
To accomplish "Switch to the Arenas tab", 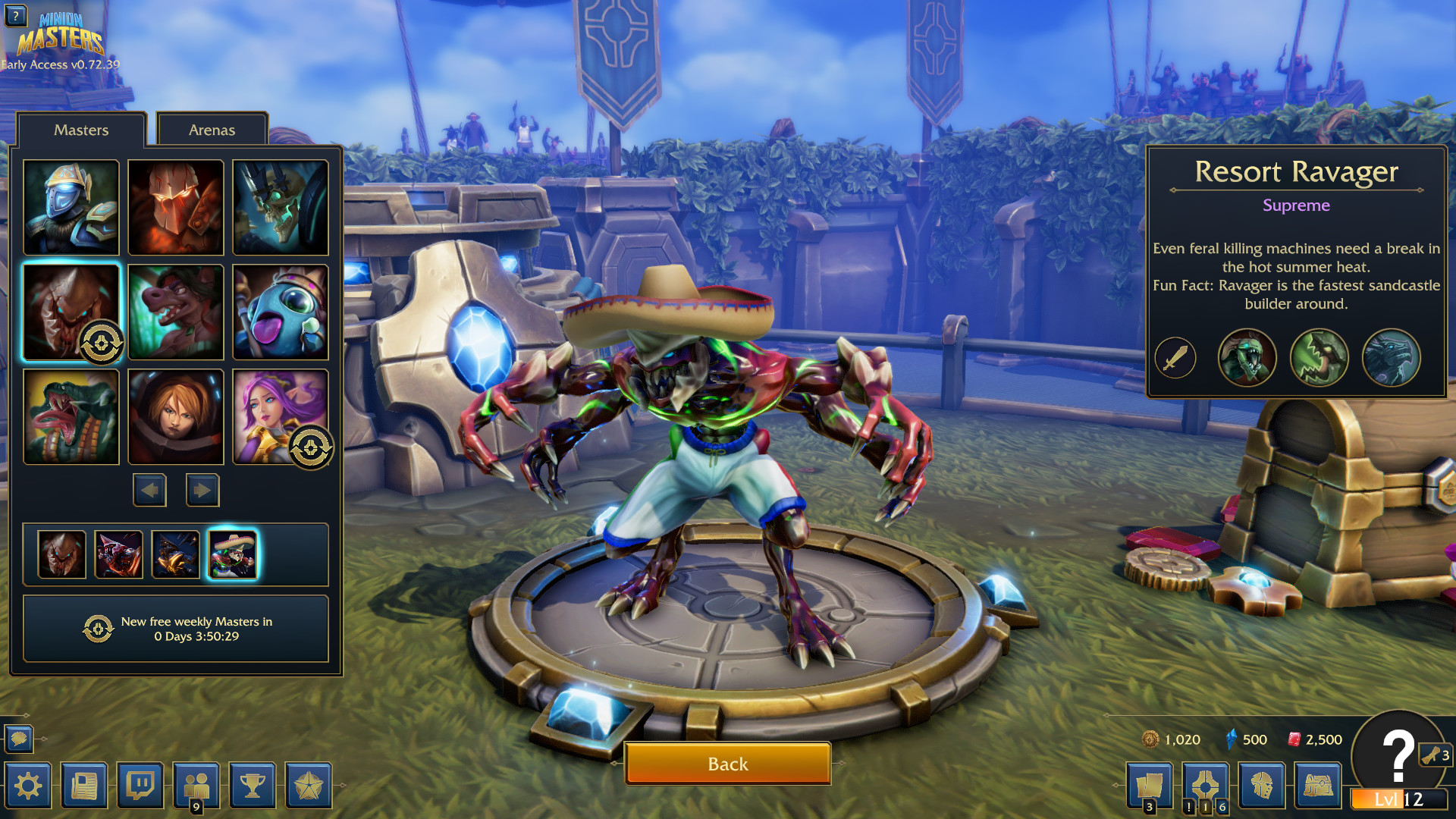I will point(212,130).
